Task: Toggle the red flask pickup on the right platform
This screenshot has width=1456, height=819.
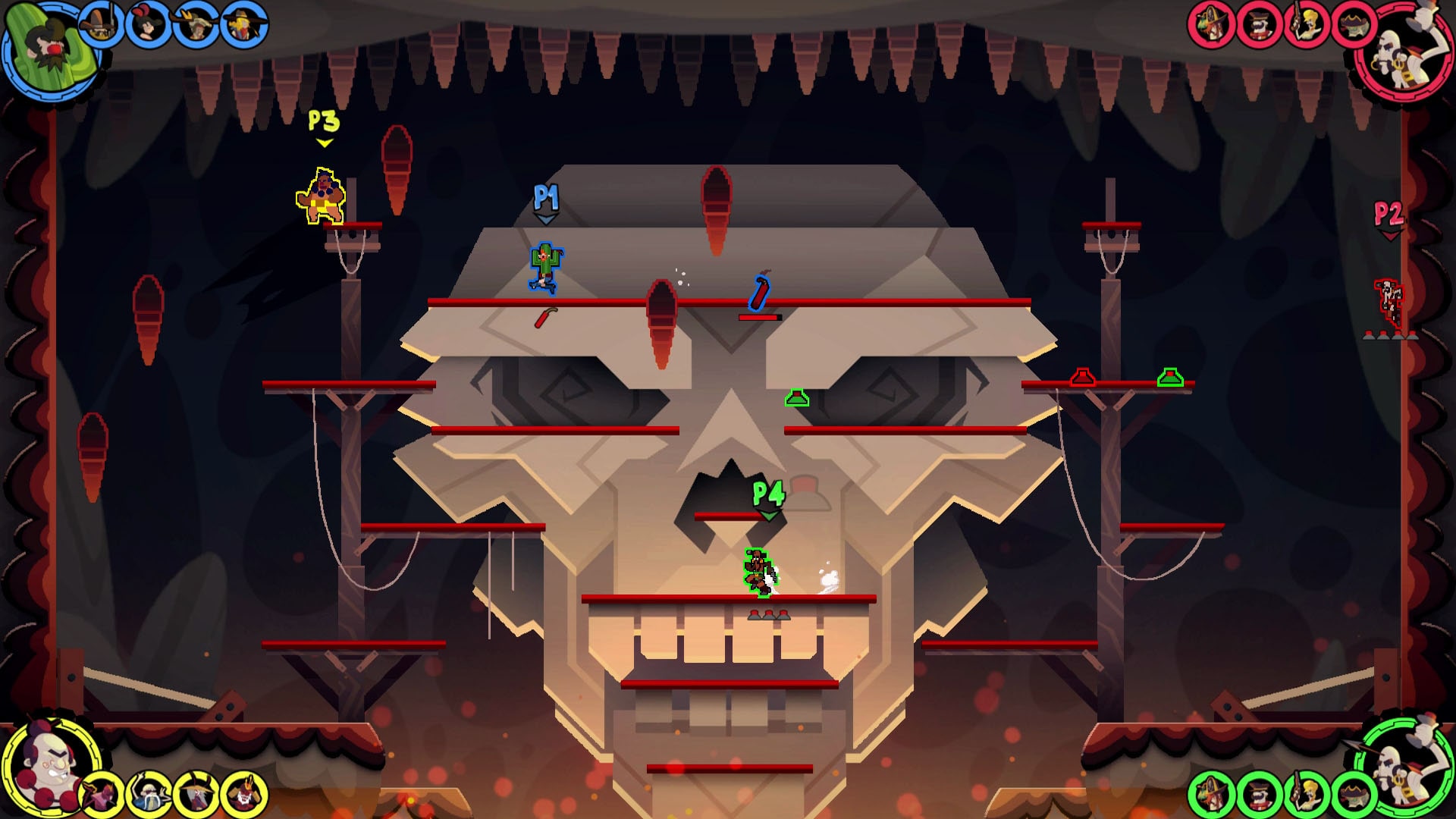Action: click(x=1081, y=375)
